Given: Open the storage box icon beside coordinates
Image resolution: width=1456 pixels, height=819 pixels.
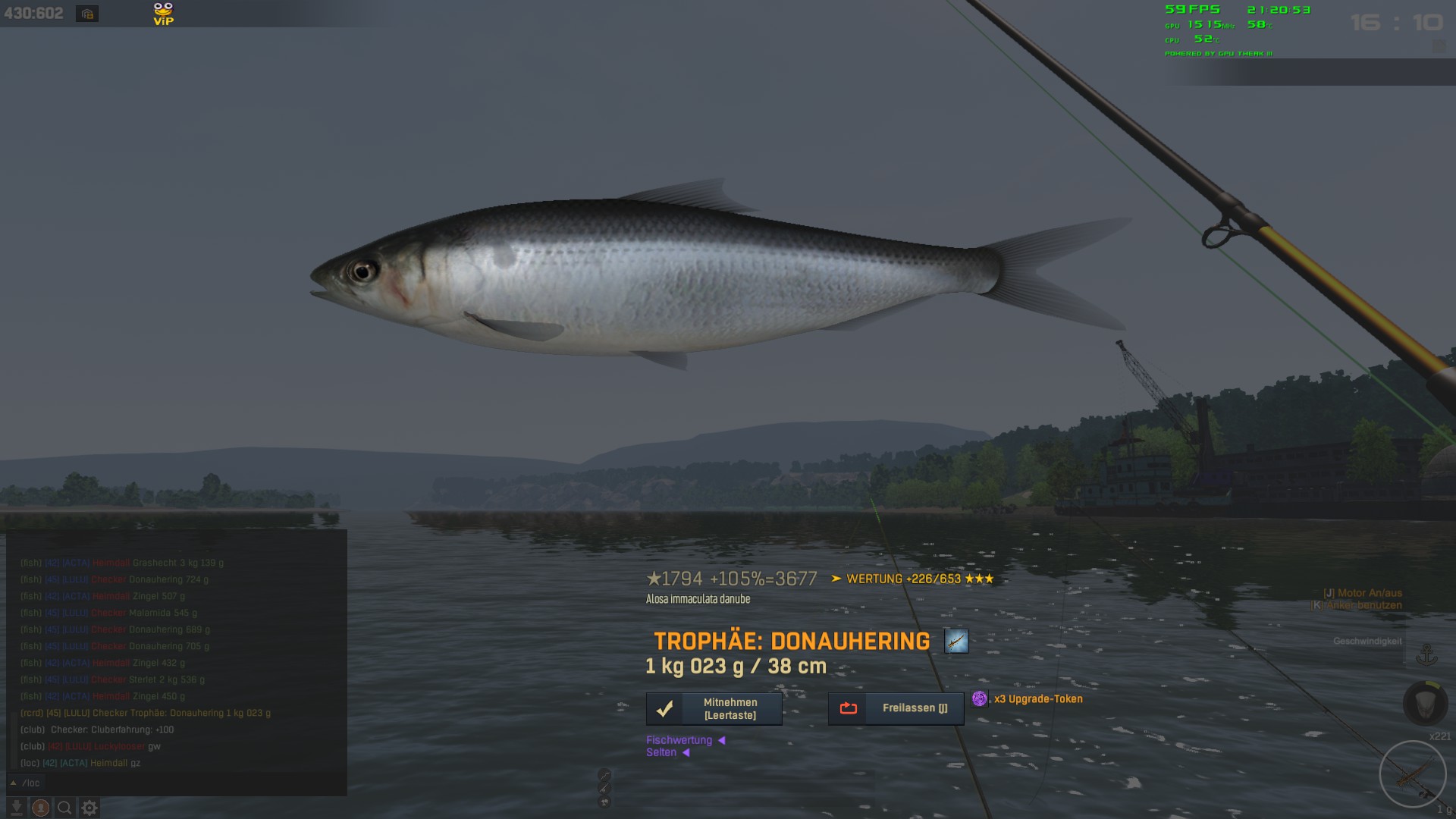Looking at the screenshot, I should click(87, 14).
